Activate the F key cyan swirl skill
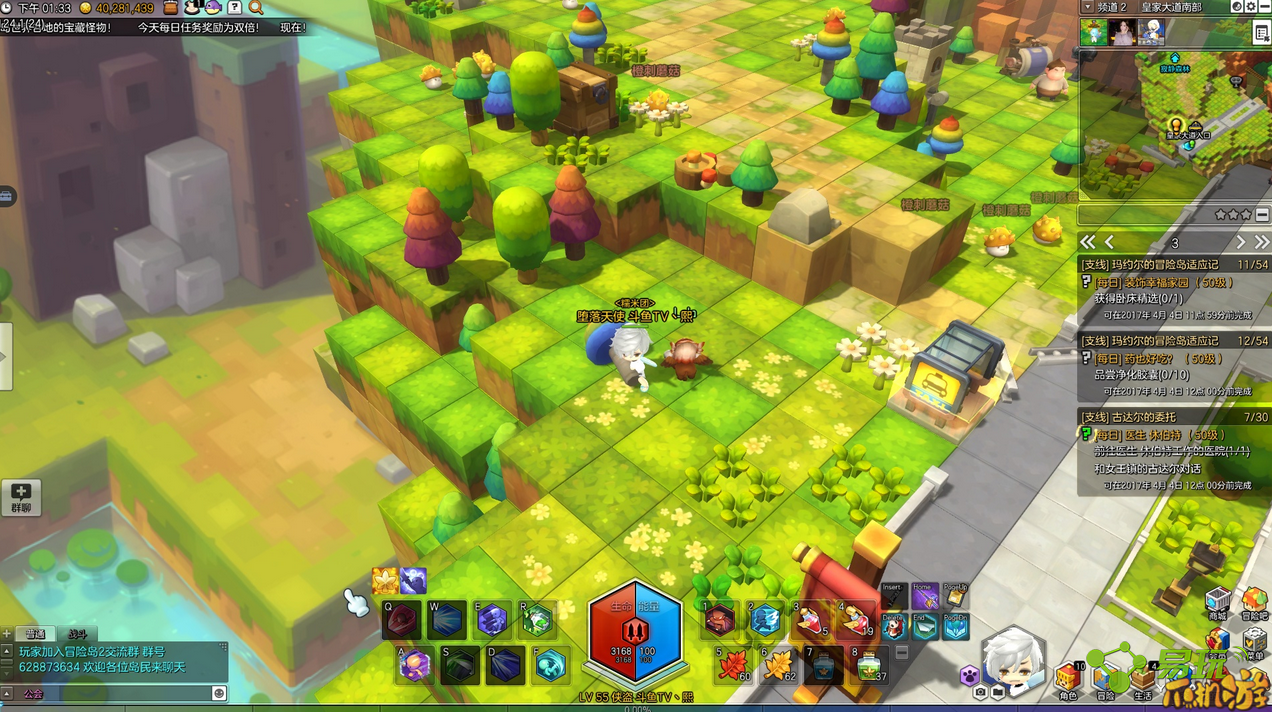This screenshot has height=712, width=1272. click(x=550, y=665)
